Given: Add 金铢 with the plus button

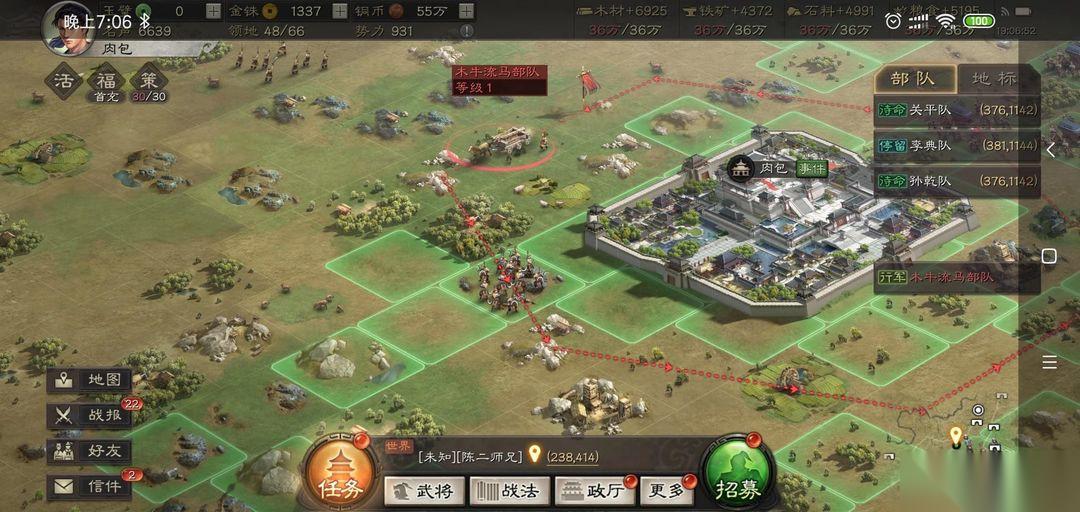Looking at the screenshot, I should click(x=340, y=11).
